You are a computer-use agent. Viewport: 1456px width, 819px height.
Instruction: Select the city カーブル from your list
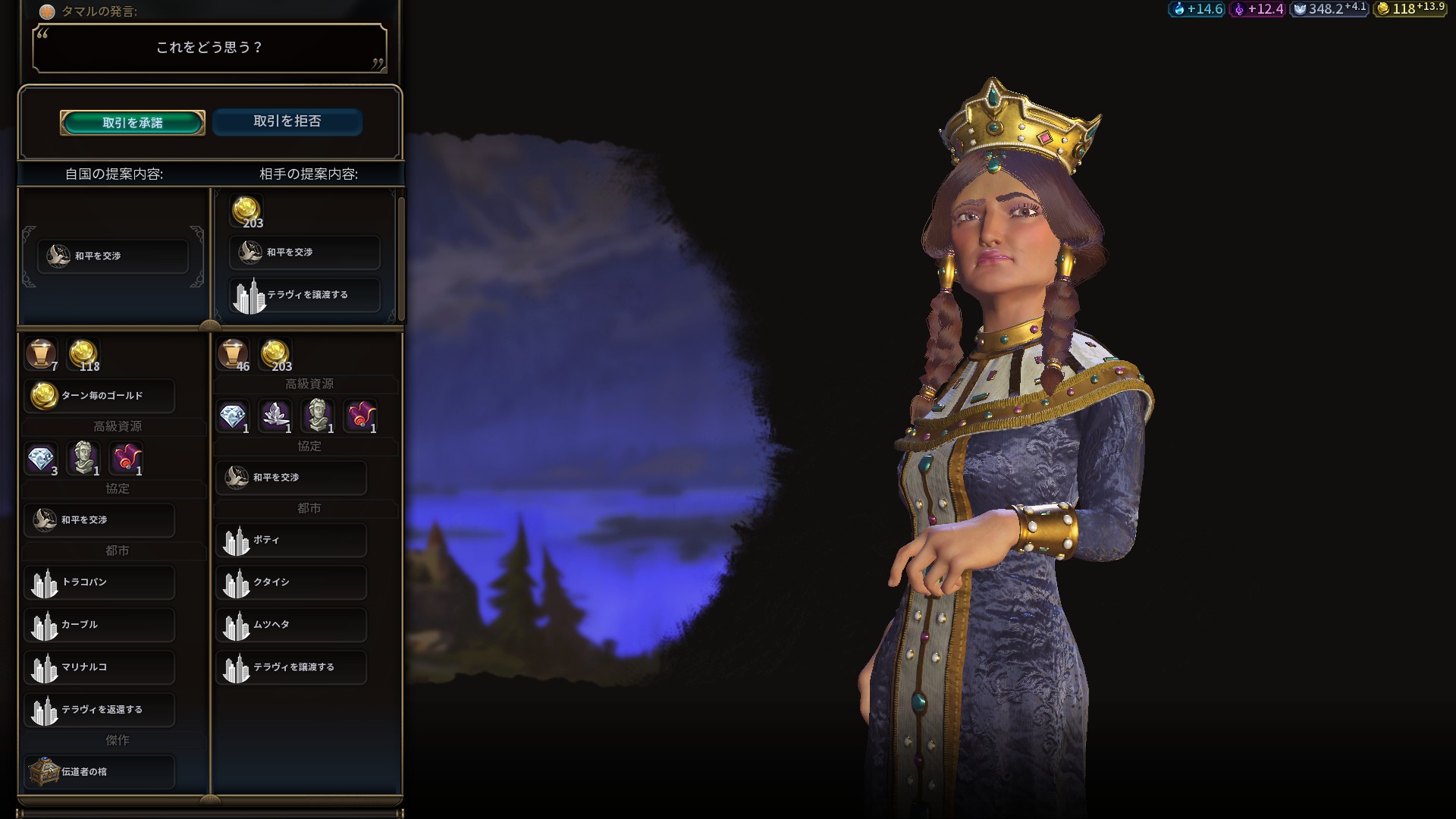pos(99,625)
